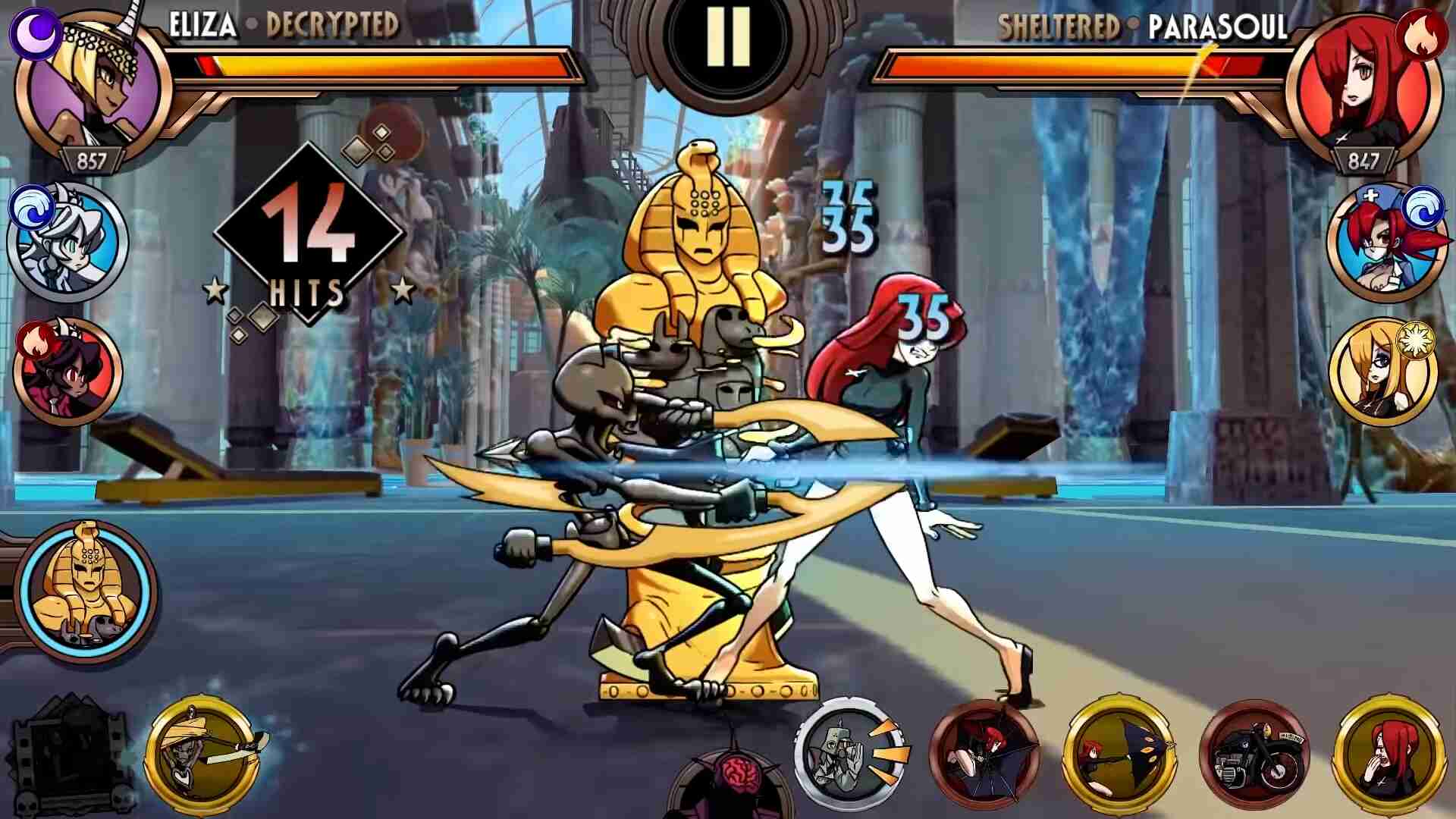
Task: Select Eliza's active fighter portrait
Action: (x=91, y=87)
